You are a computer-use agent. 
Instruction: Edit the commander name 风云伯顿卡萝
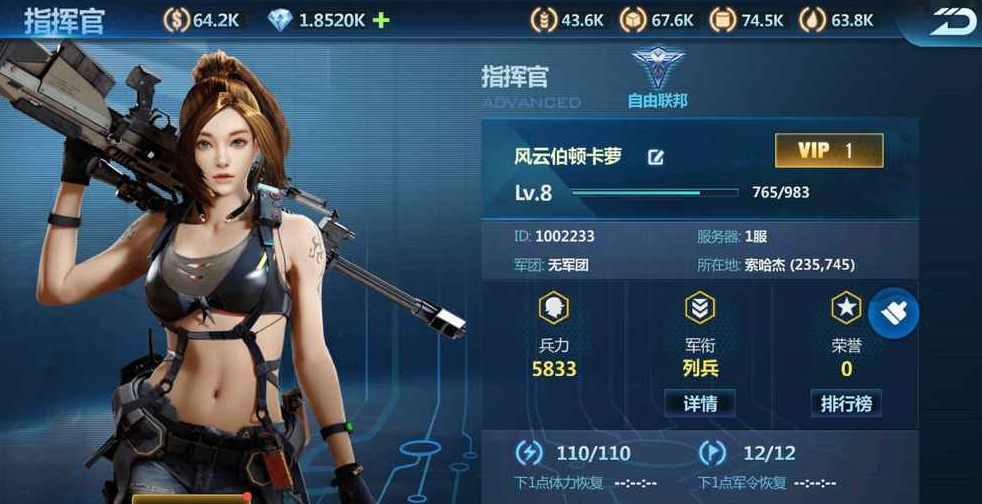[656, 157]
